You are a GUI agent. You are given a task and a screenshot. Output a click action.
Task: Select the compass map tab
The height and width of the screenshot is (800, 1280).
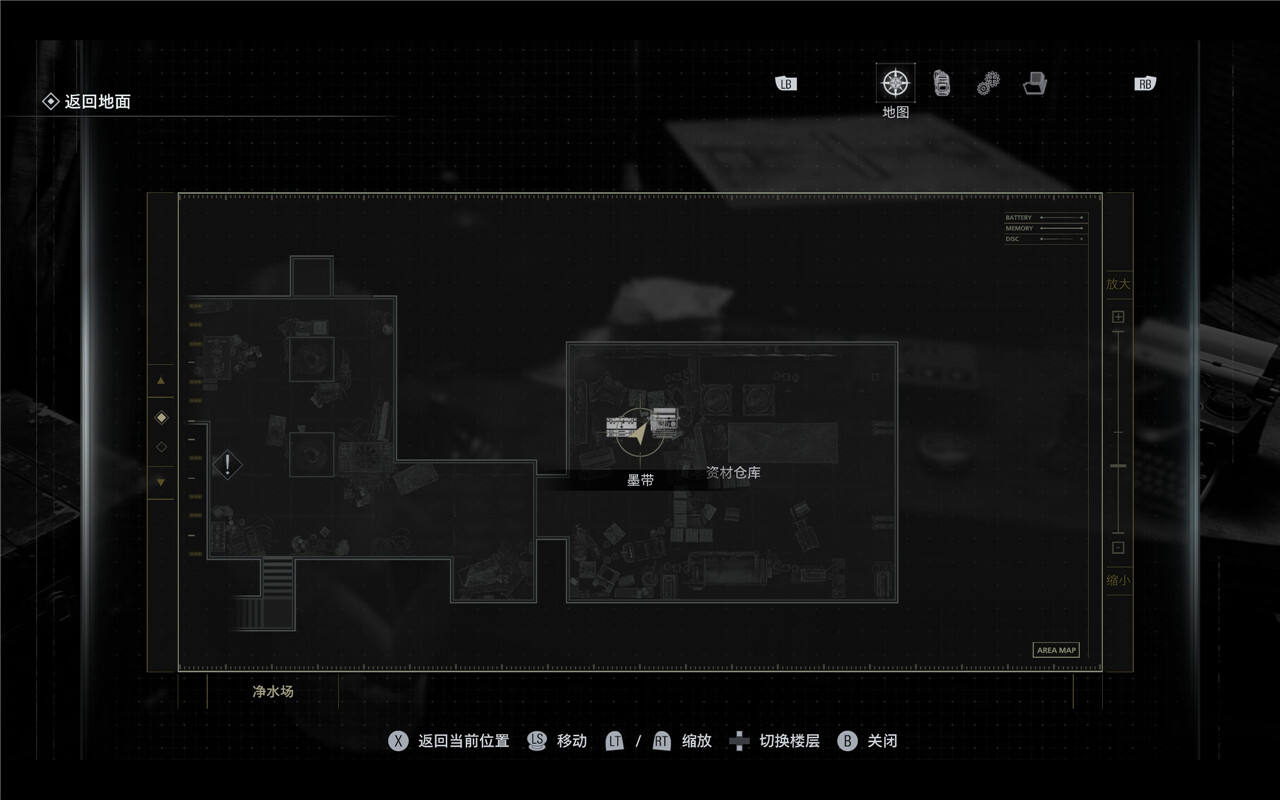point(895,83)
